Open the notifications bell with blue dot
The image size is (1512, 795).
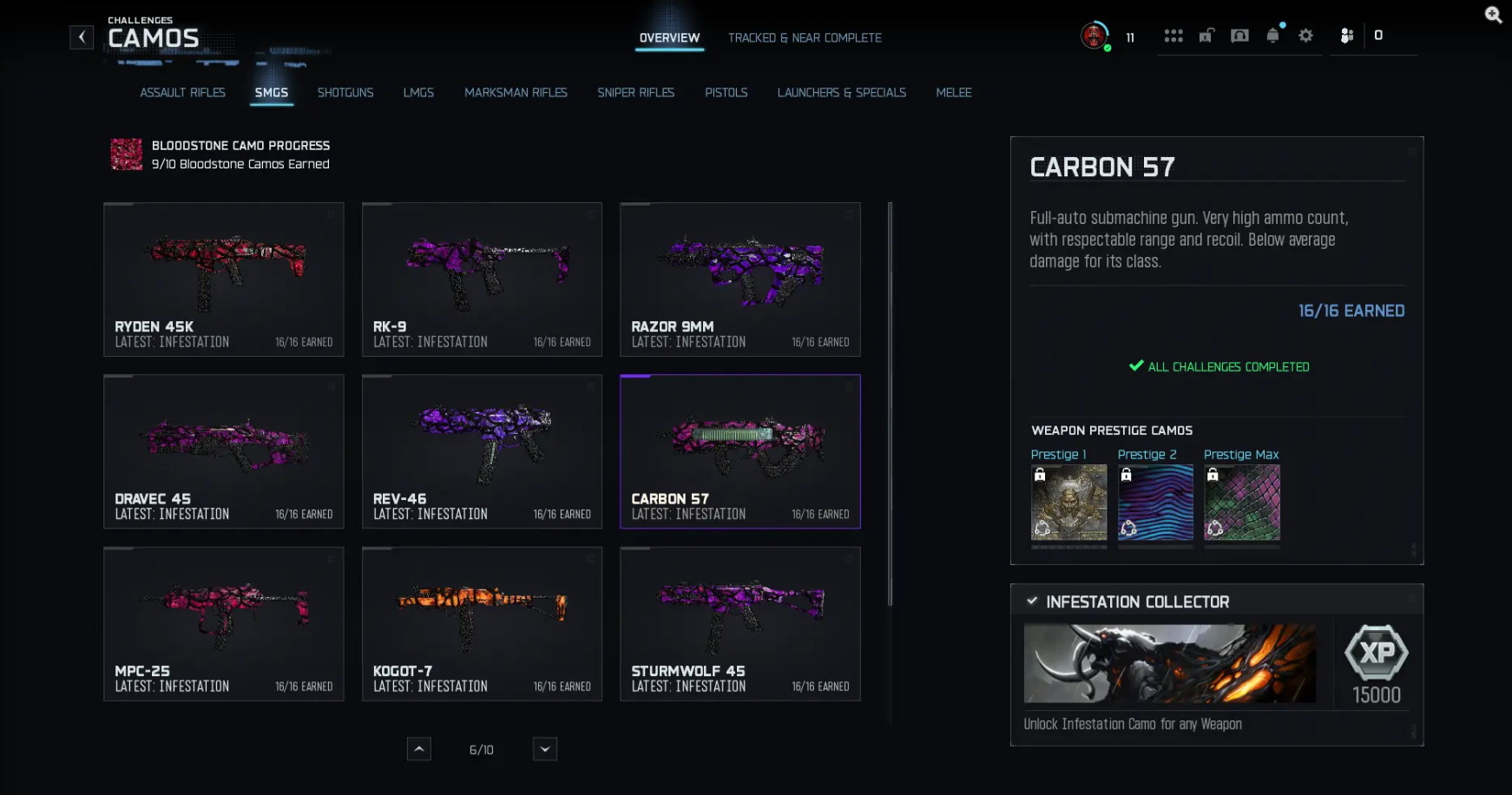[1272, 36]
